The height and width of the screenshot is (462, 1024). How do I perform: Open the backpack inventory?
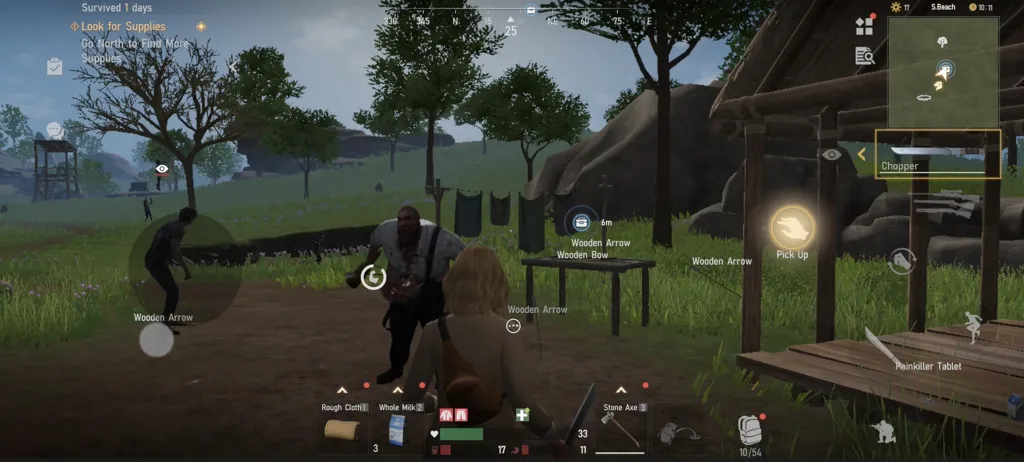click(749, 428)
